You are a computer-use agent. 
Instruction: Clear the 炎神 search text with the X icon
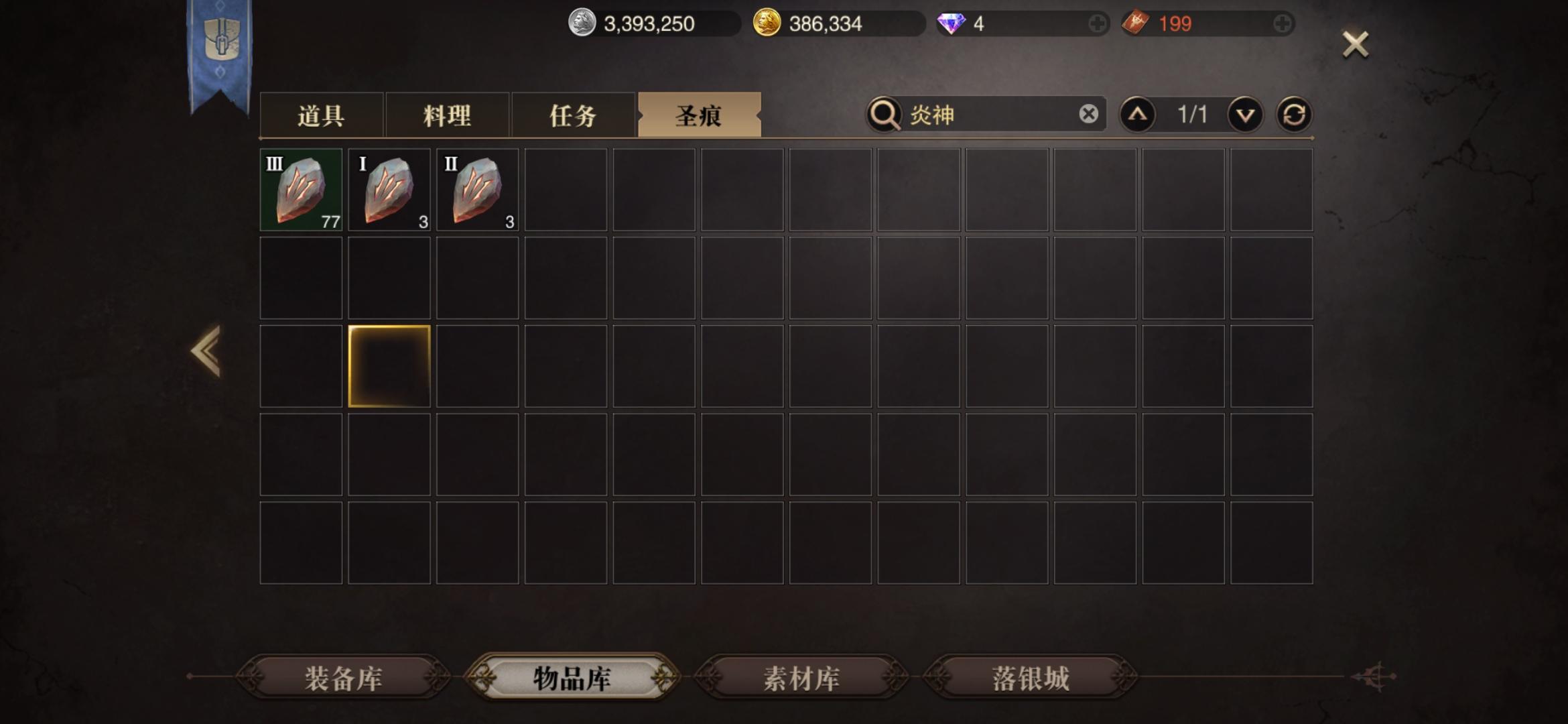[x=1090, y=114]
